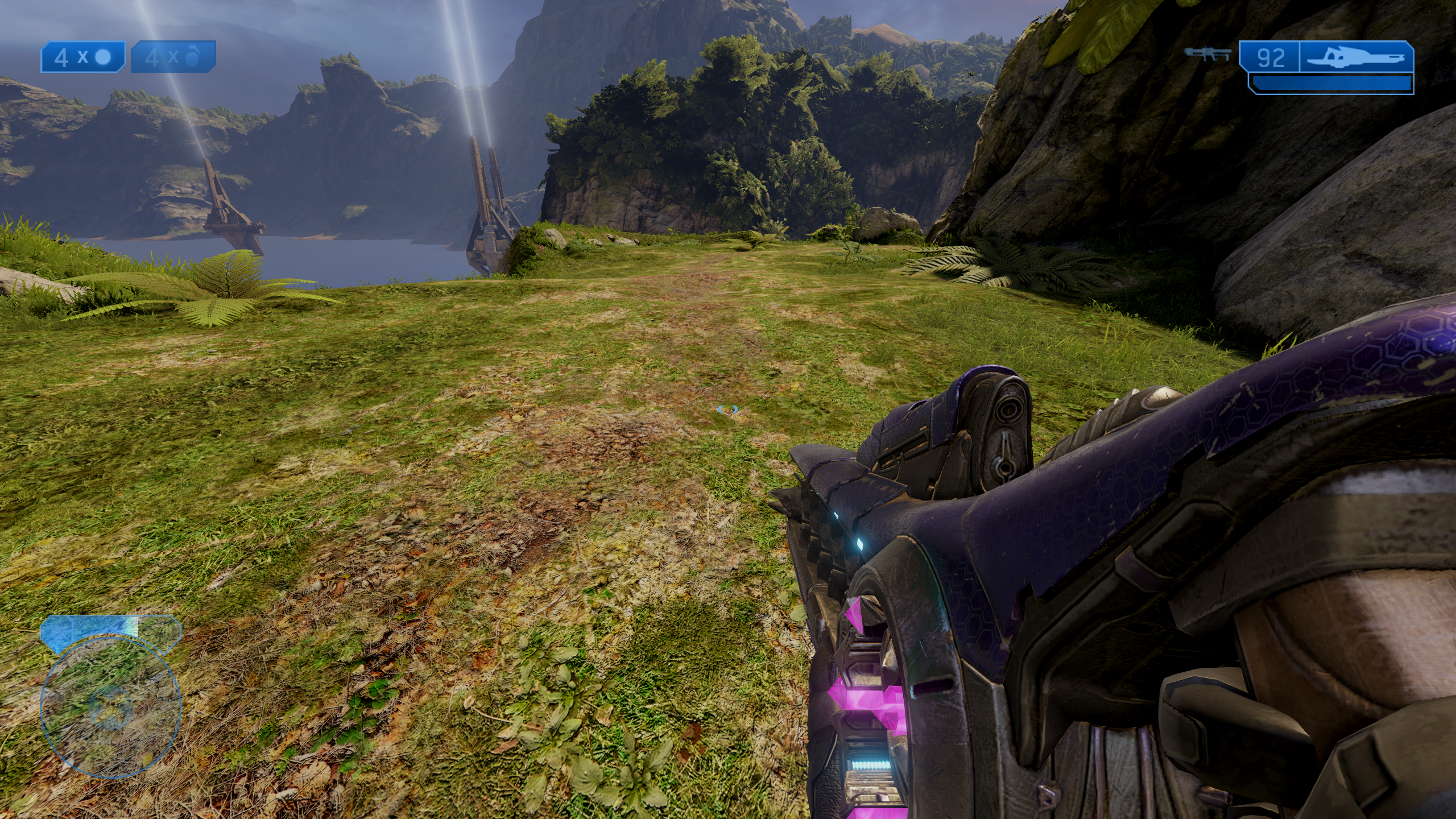Click the circular motion tracker radar
Screen dimensions: 1456x819
[x=110, y=707]
